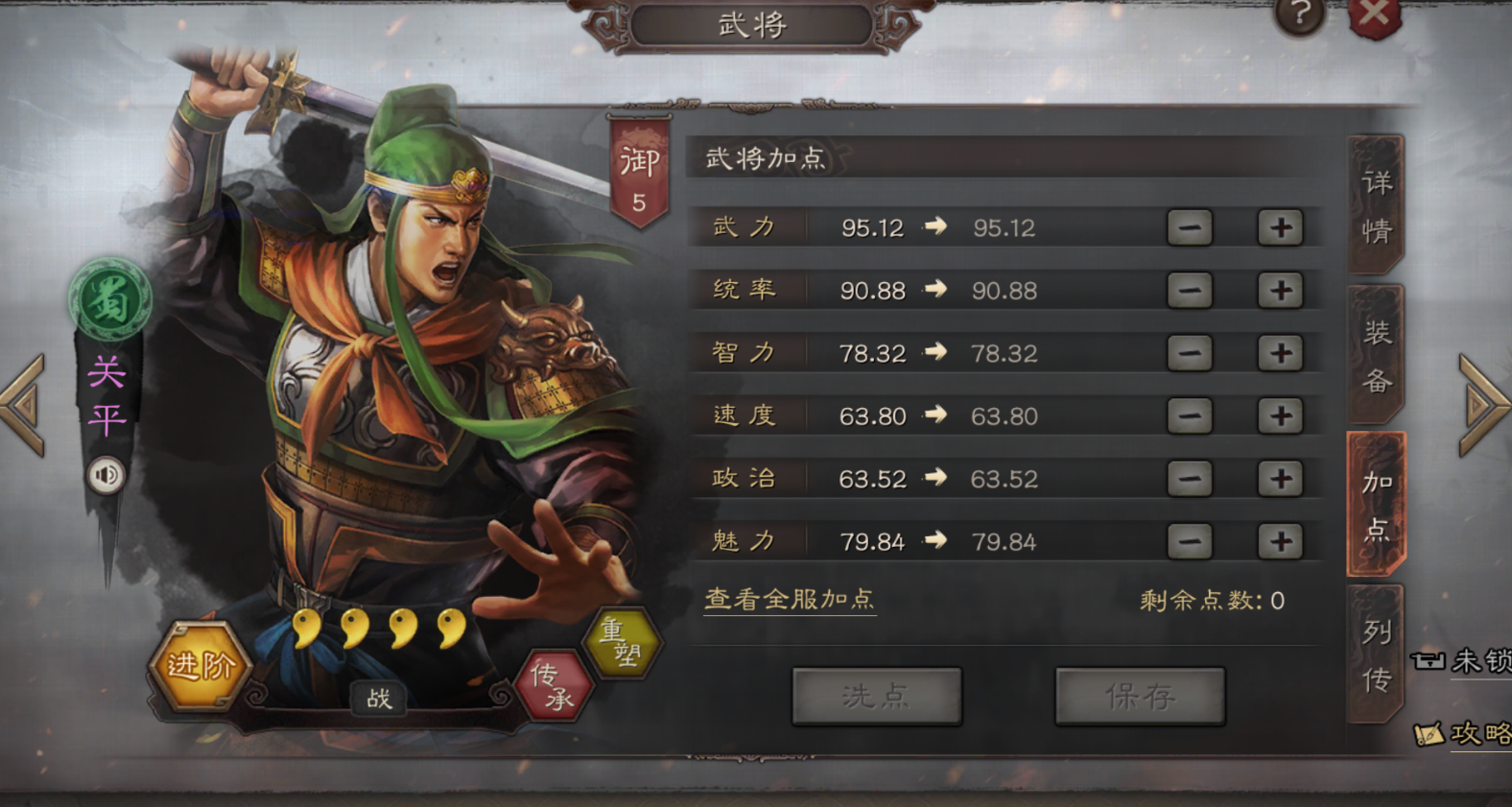This screenshot has height=807, width=1512.
Task: Increase 武力 with its plus button
Action: tap(1280, 228)
